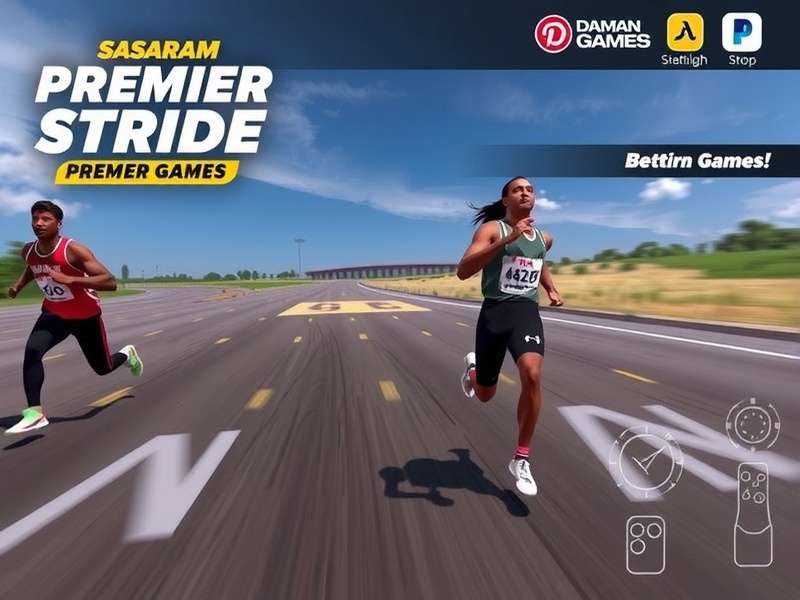The image size is (800, 600).
Task: Tap the white Stop icon
Action: (741, 32)
